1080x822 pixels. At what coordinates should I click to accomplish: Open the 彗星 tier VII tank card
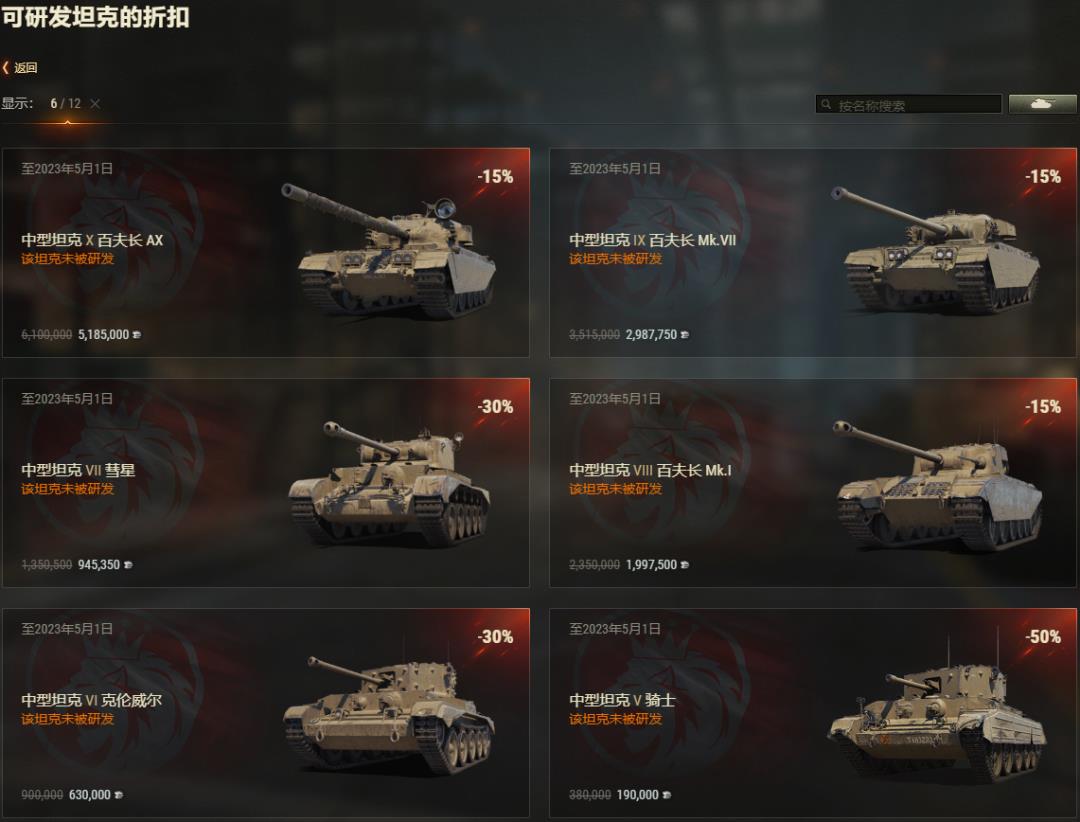pyautogui.click(x=266, y=483)
